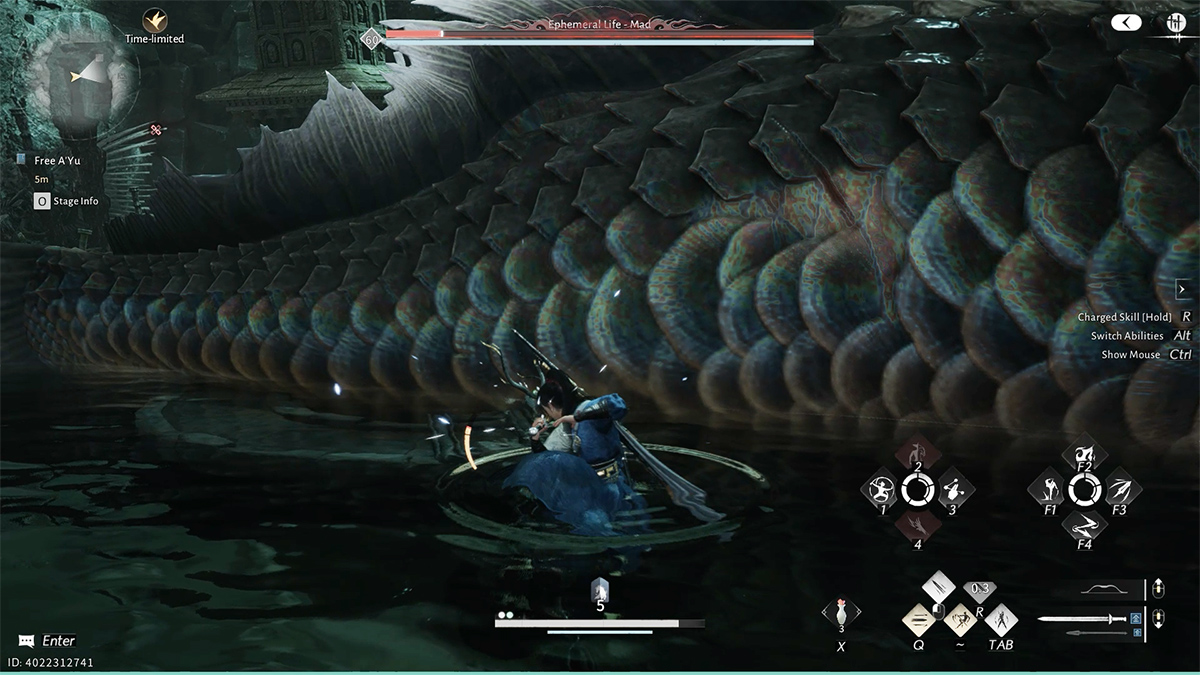This screenshot has height=675, width=1200.
Task: Open the Time-limited event icon
Action: pyautogui.click(x=155, y=20)
